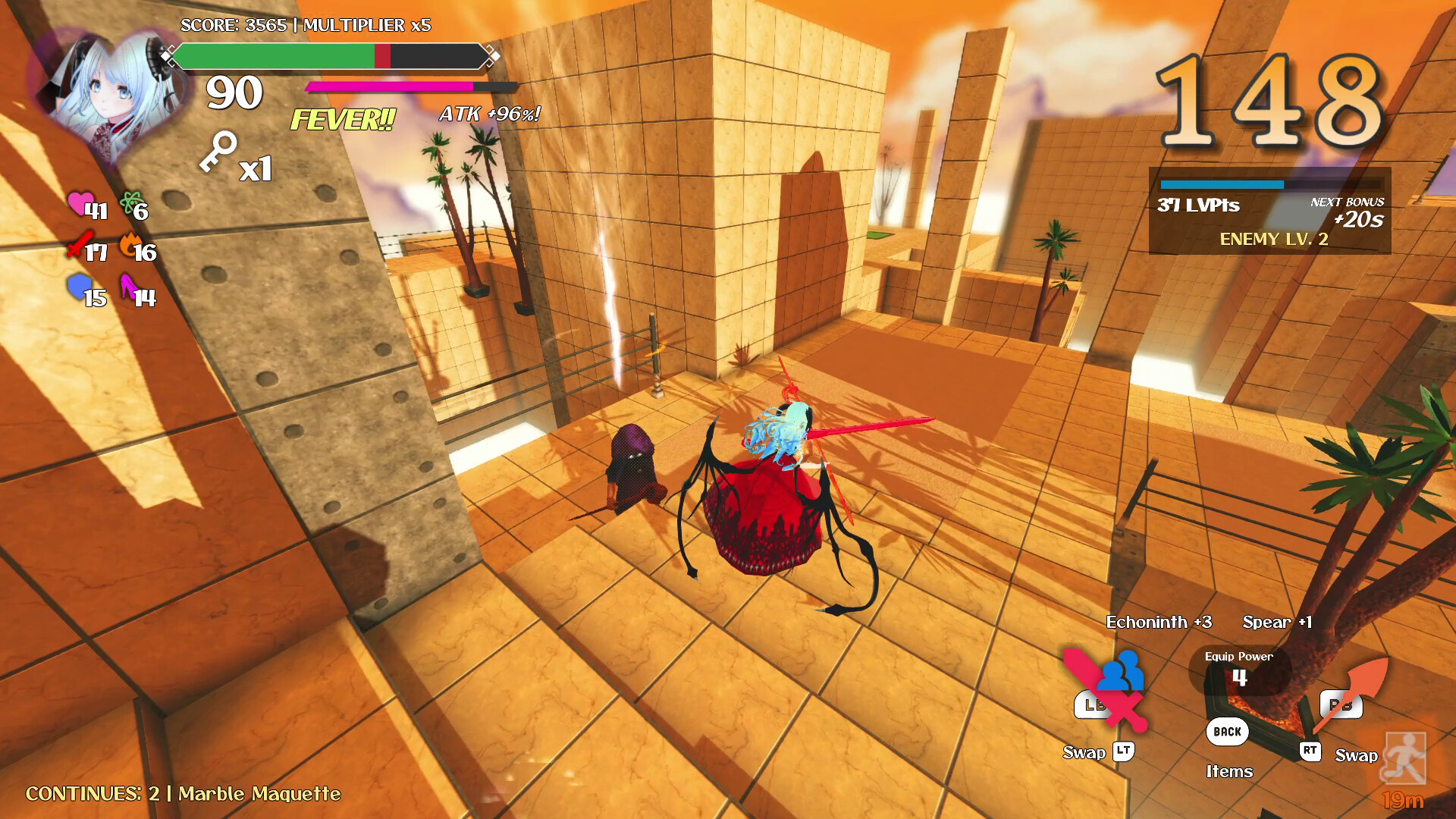Select the Spear weapon icon
The height and width of the screenshot is (819, 1456).
pyautogui.click(x=1350, y=692)
